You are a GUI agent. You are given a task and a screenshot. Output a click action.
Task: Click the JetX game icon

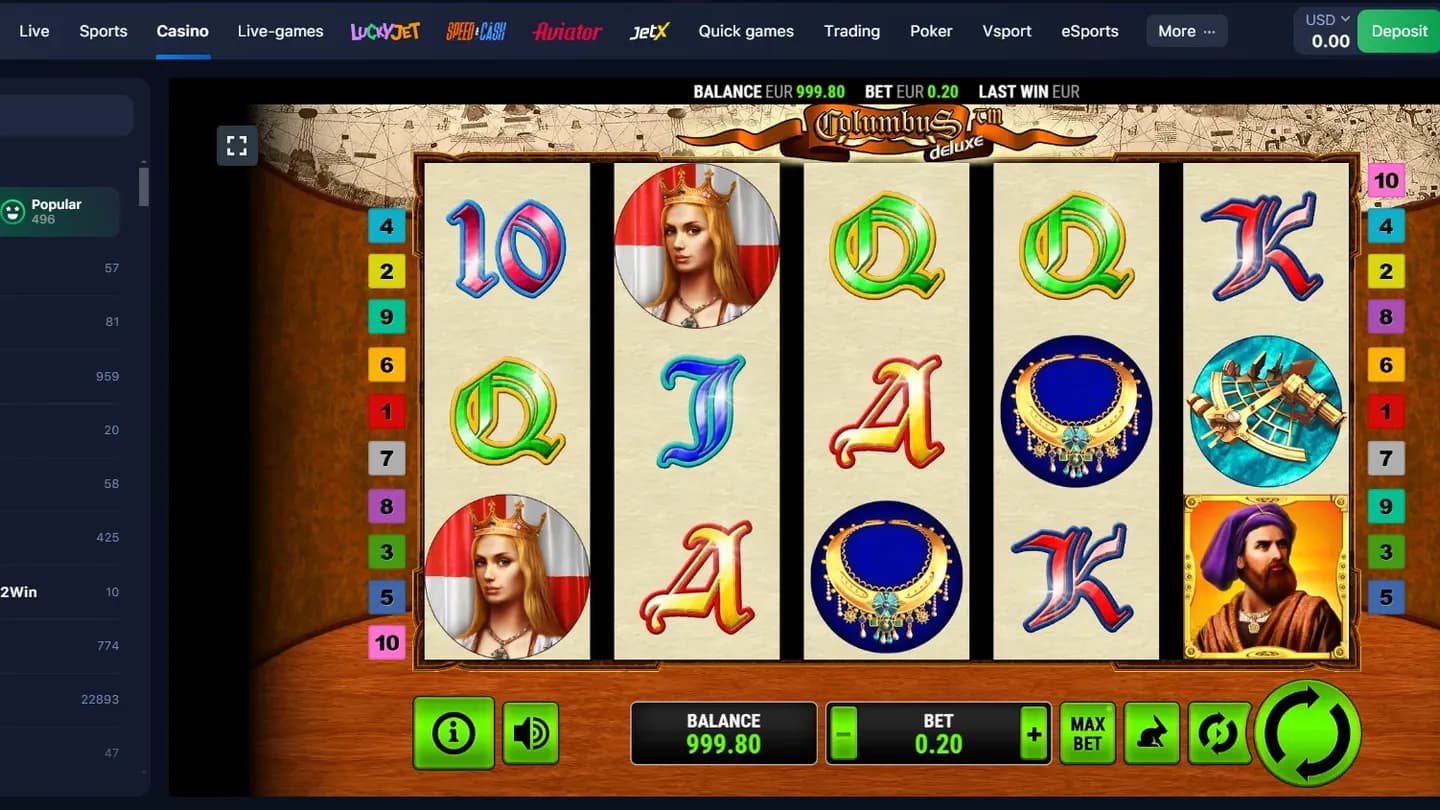click(648, 31)
